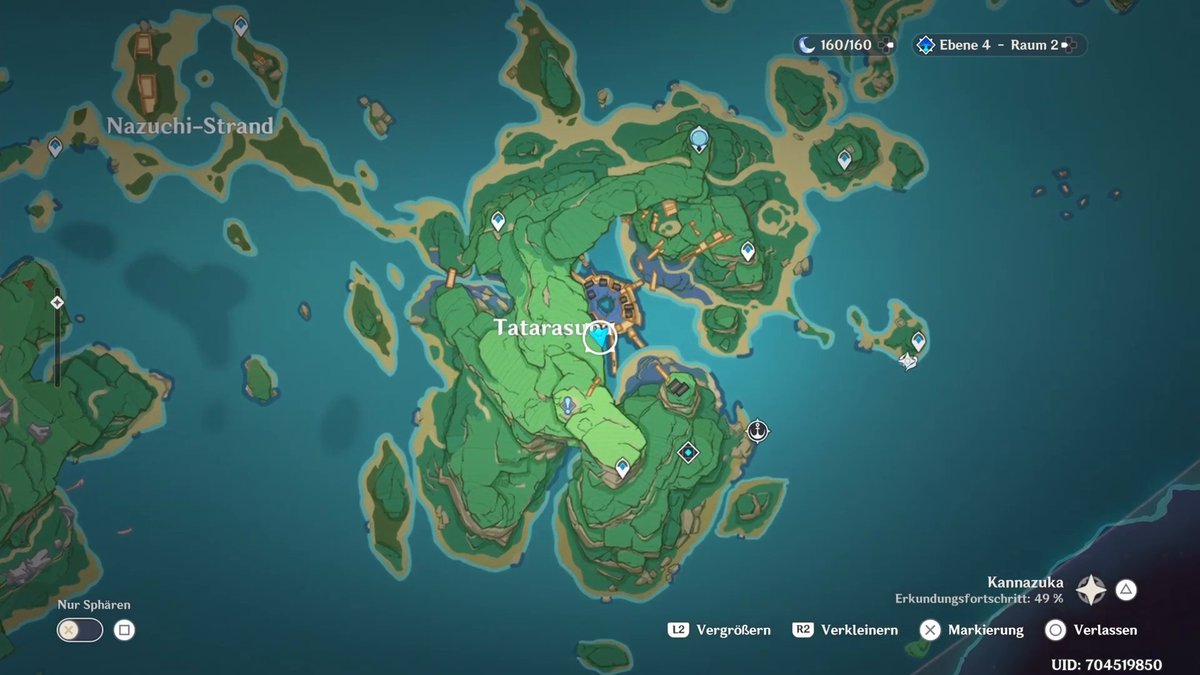Click the plus beside Ebene 4 - Raum 2
Screen dimensions: 1200x675
tap(1069, 45)
